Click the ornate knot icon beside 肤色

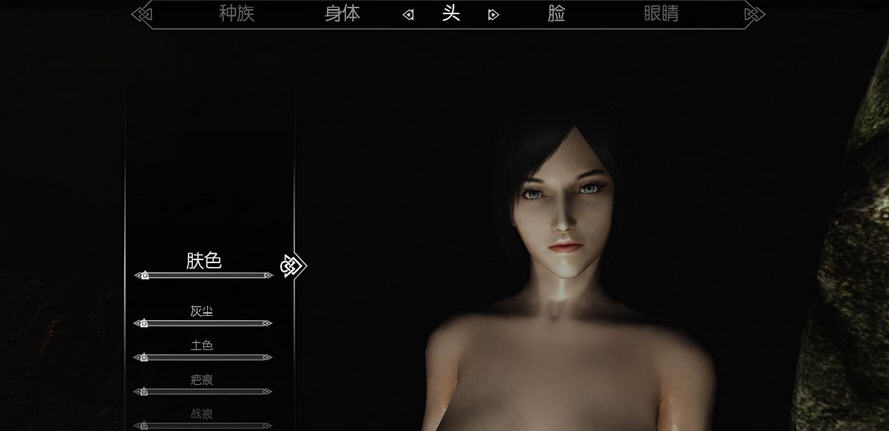pos(292,266)
